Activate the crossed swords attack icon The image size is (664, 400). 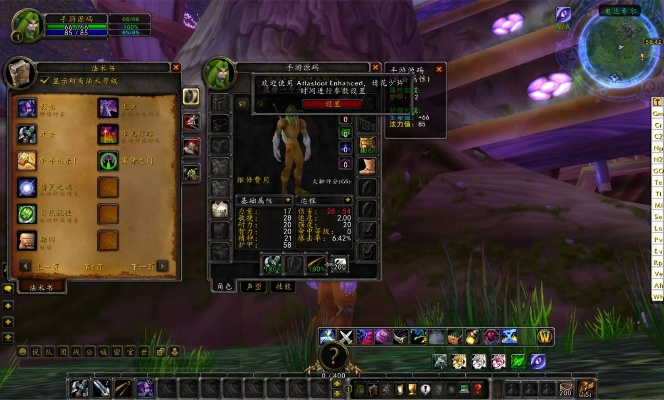tap(346, 337)
